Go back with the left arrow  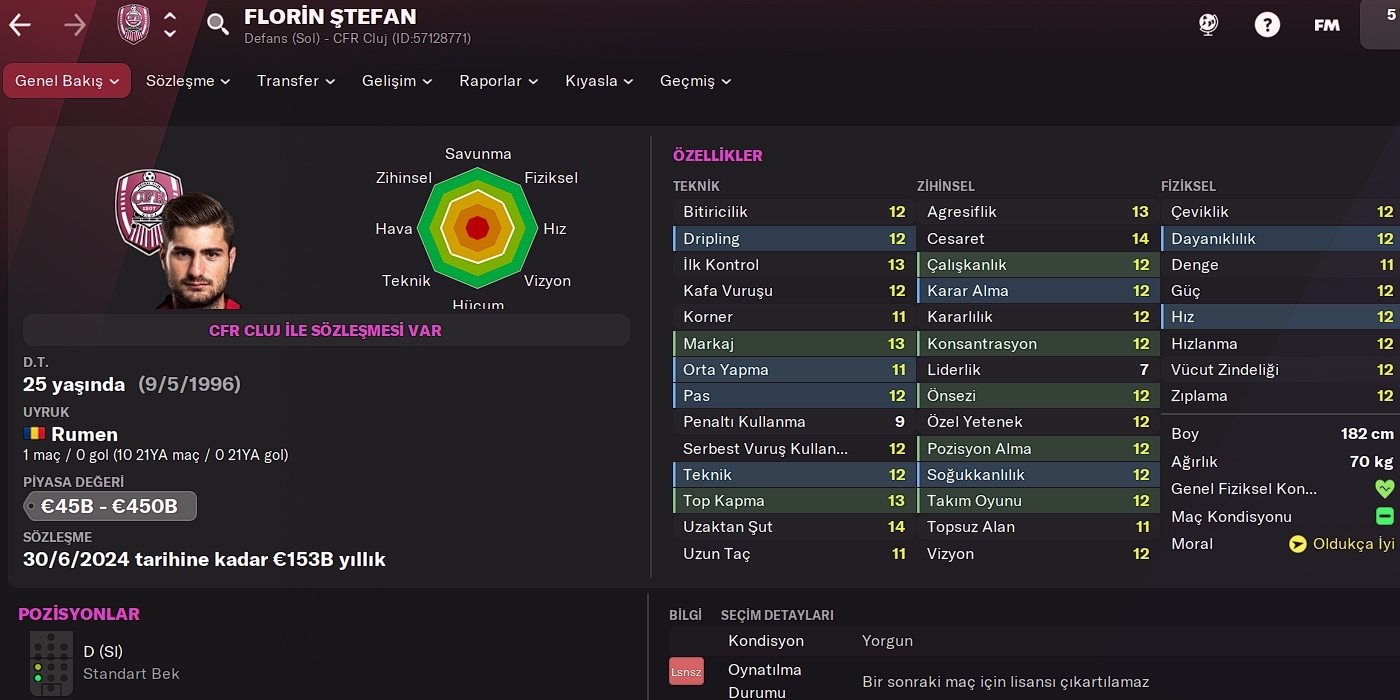click(20, 25)
